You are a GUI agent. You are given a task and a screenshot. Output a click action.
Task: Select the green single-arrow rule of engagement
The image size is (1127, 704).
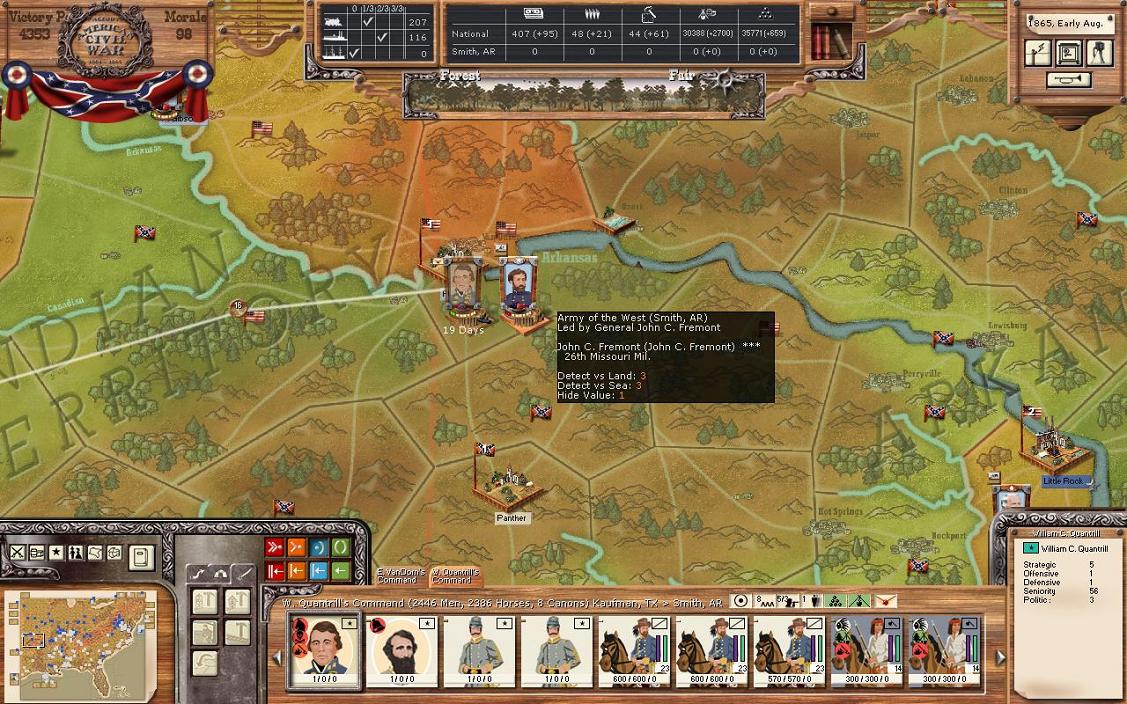click(340, 571)
